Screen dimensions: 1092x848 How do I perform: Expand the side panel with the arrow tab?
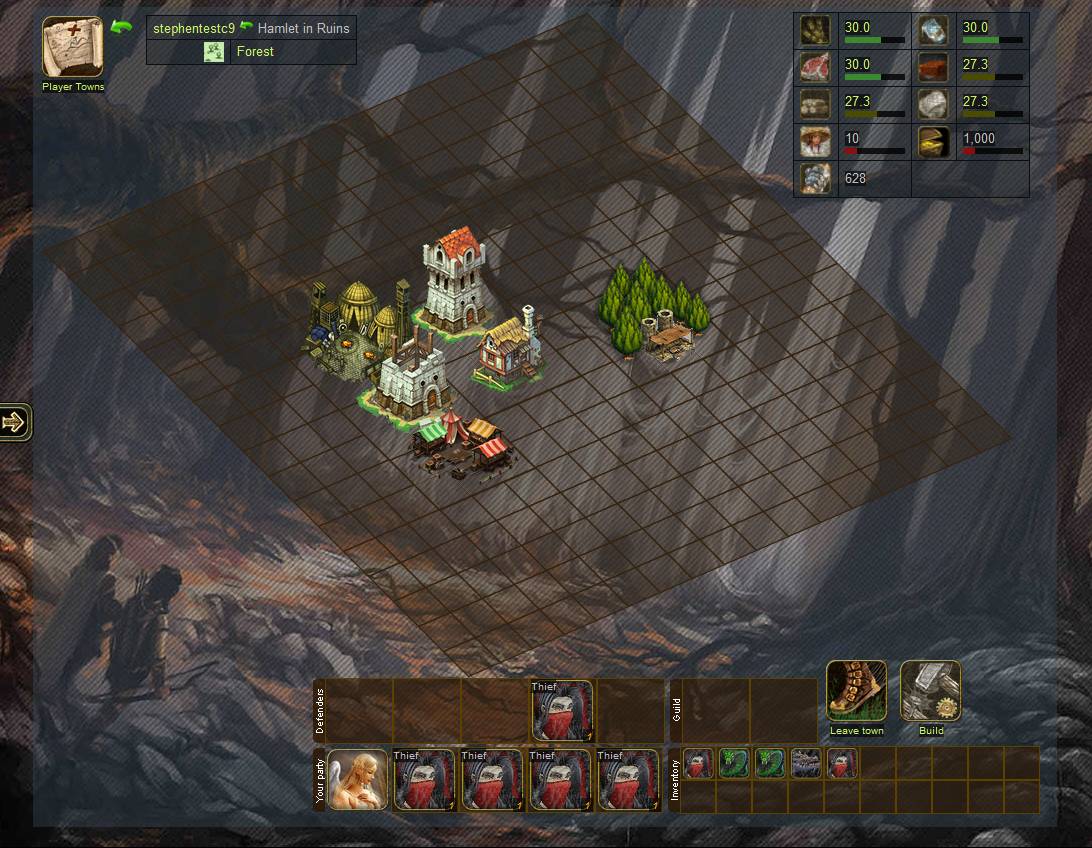point(15,422)
